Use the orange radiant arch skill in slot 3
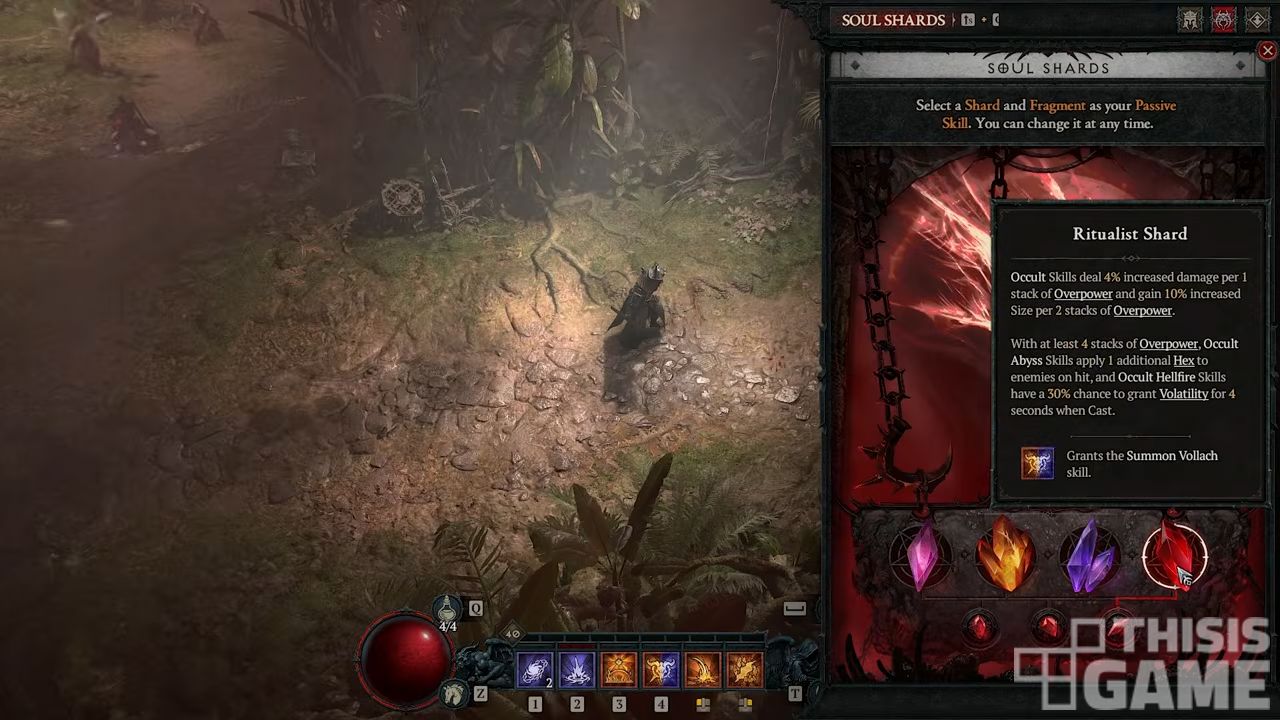Screen dimensions: 1280x720 coord(619,670)
